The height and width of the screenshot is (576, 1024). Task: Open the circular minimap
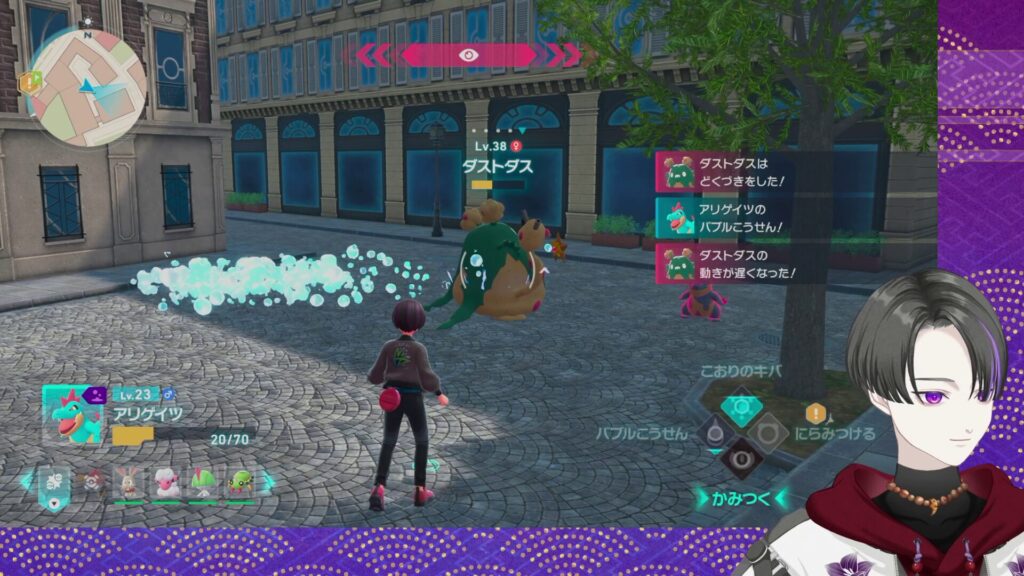pos(84,86)
